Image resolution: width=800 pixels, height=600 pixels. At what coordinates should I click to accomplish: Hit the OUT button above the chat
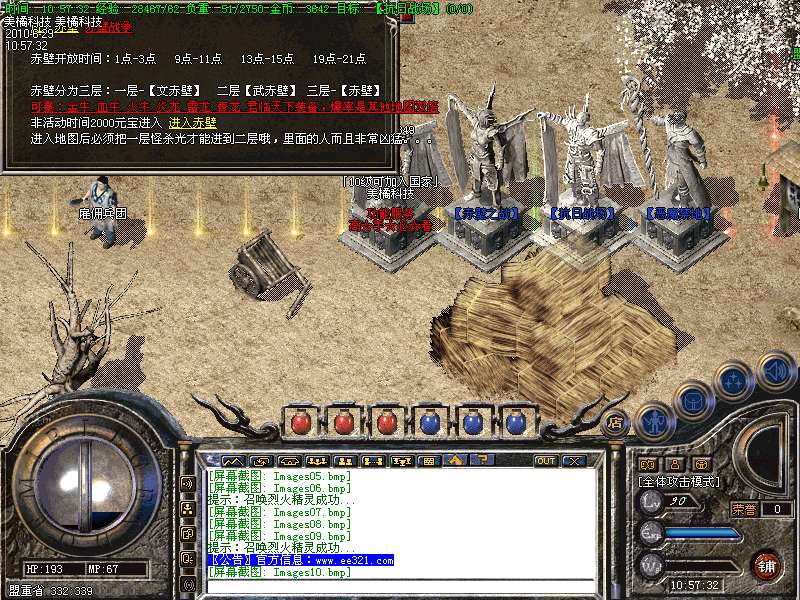546,461
